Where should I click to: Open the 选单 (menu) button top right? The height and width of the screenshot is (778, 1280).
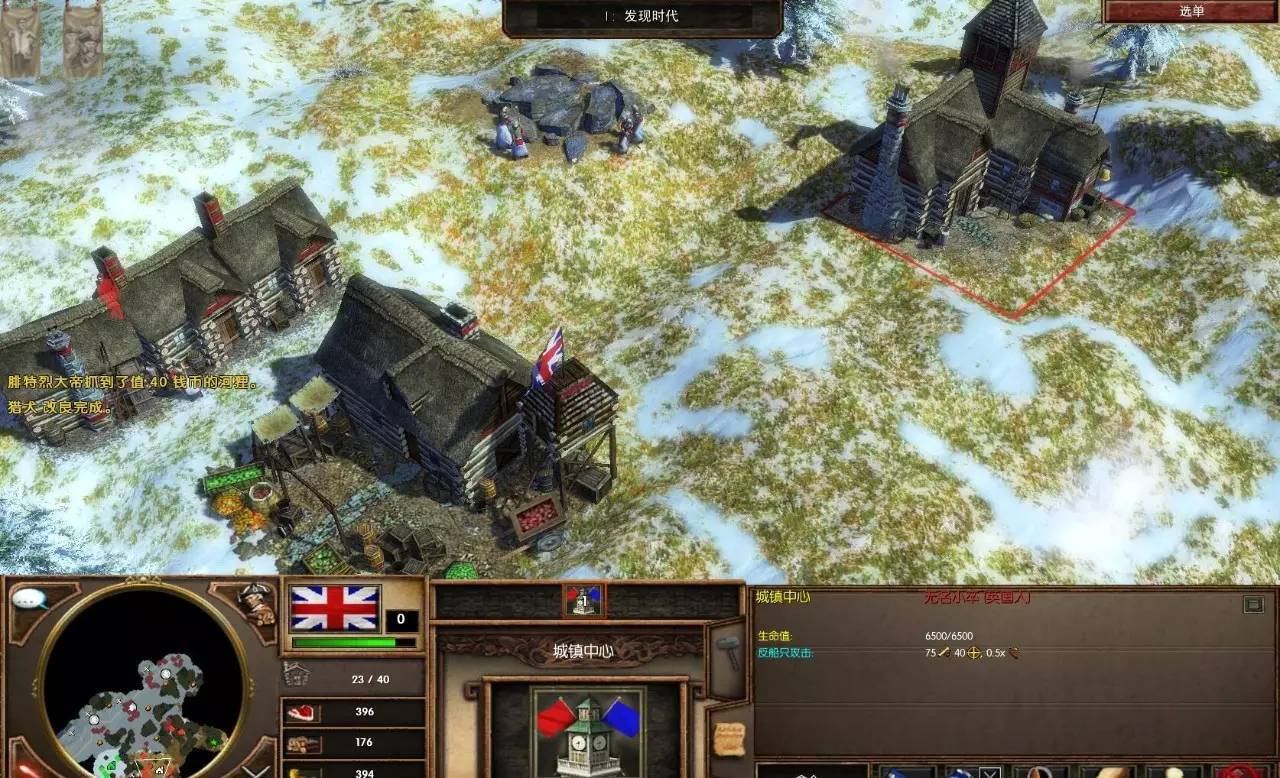pyautogui.click(x=1191, y=13)
